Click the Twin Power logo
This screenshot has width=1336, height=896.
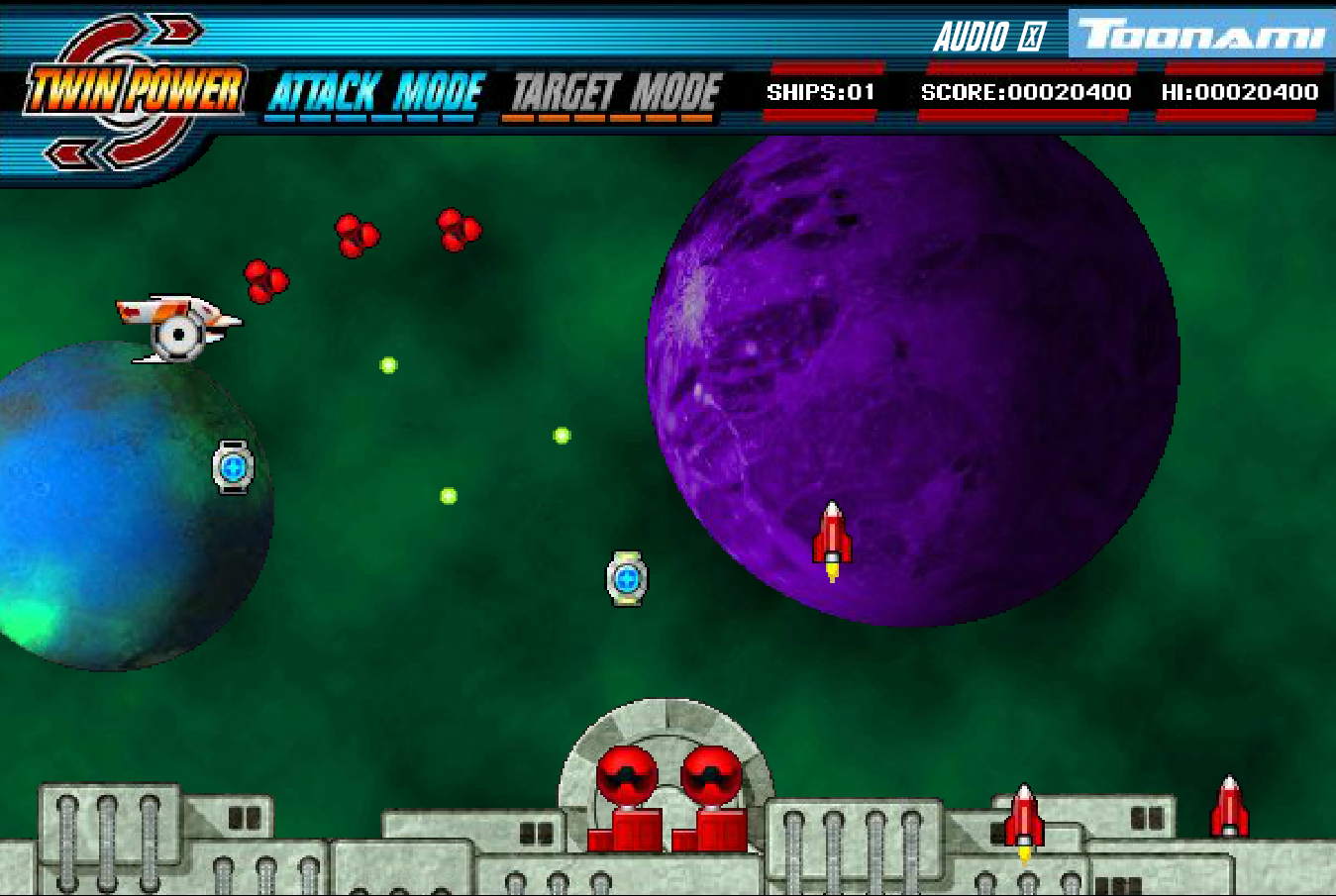click(x=134, y=91)
